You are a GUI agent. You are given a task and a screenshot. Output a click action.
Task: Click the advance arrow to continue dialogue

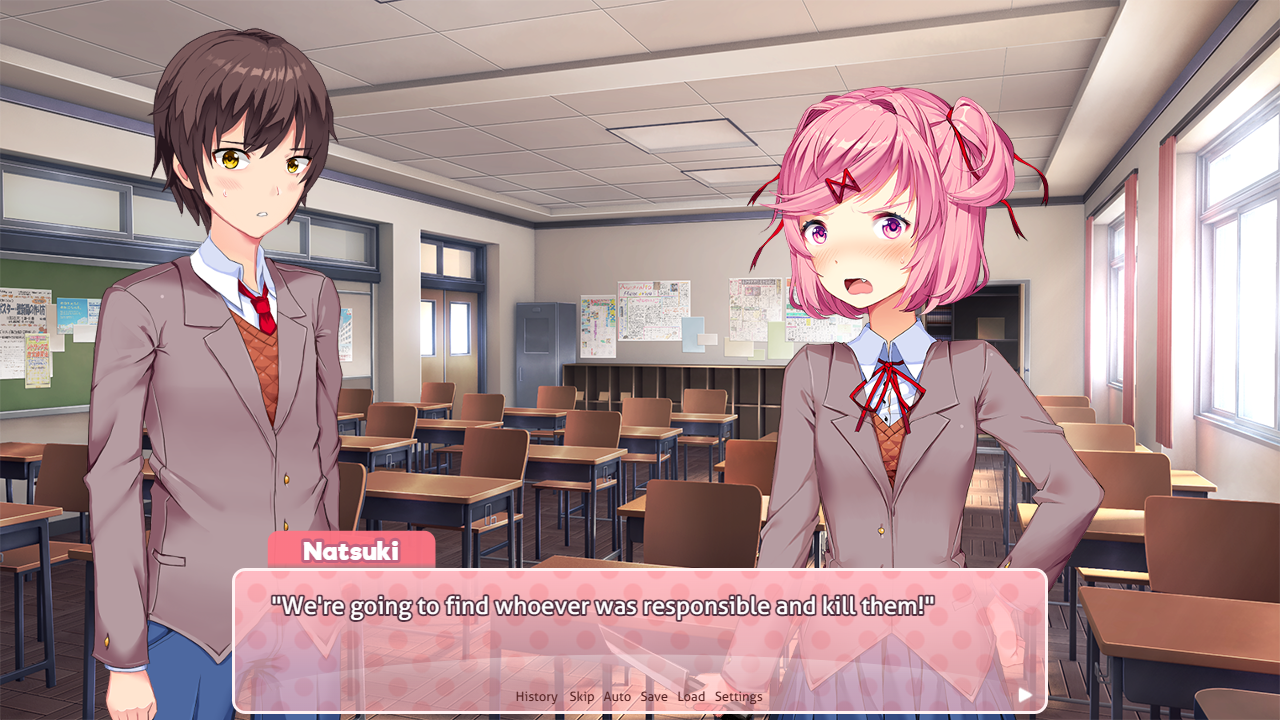click(1024, 694)
